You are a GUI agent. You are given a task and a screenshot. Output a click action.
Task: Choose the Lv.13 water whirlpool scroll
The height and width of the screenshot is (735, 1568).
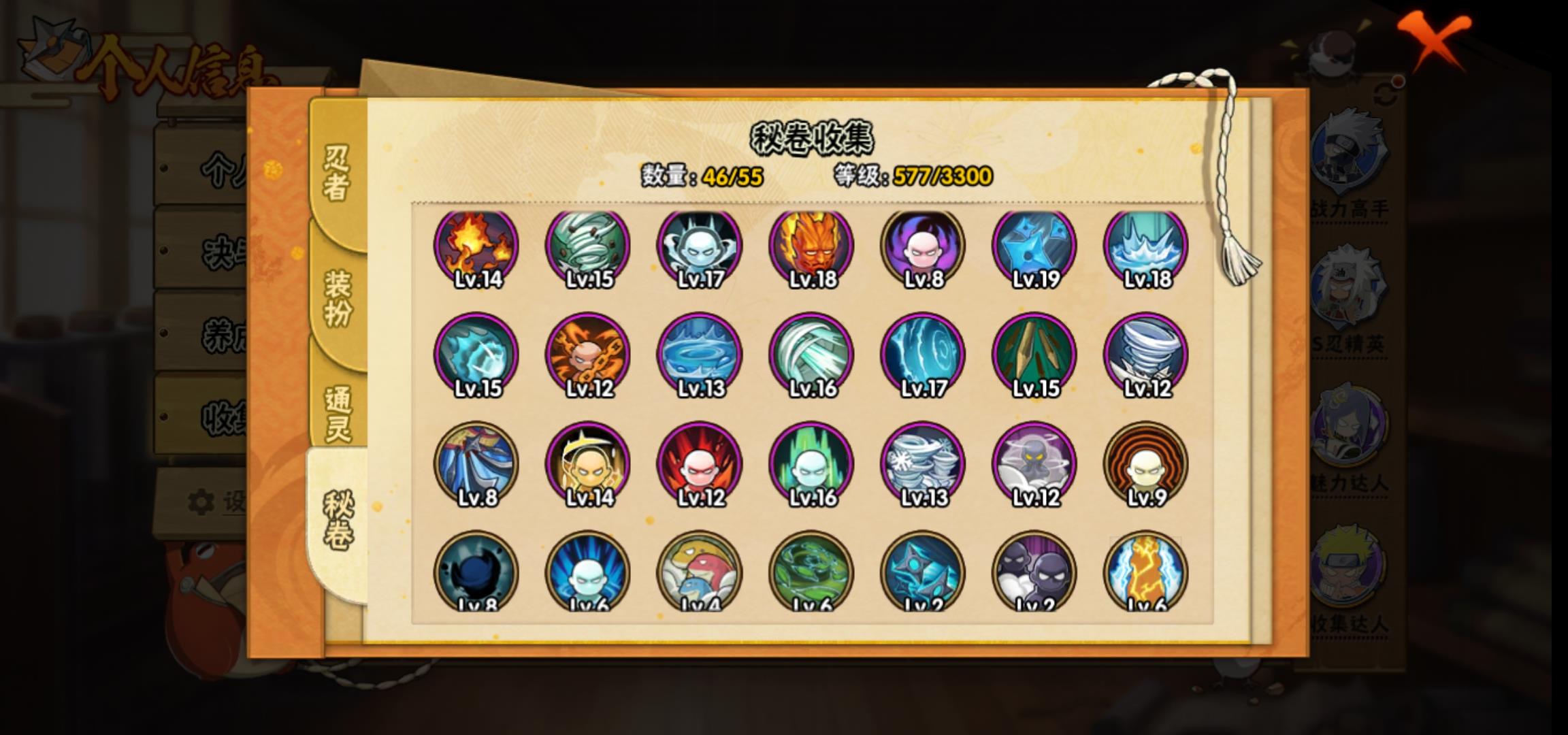pyautogui.click(x=700, y=356)
